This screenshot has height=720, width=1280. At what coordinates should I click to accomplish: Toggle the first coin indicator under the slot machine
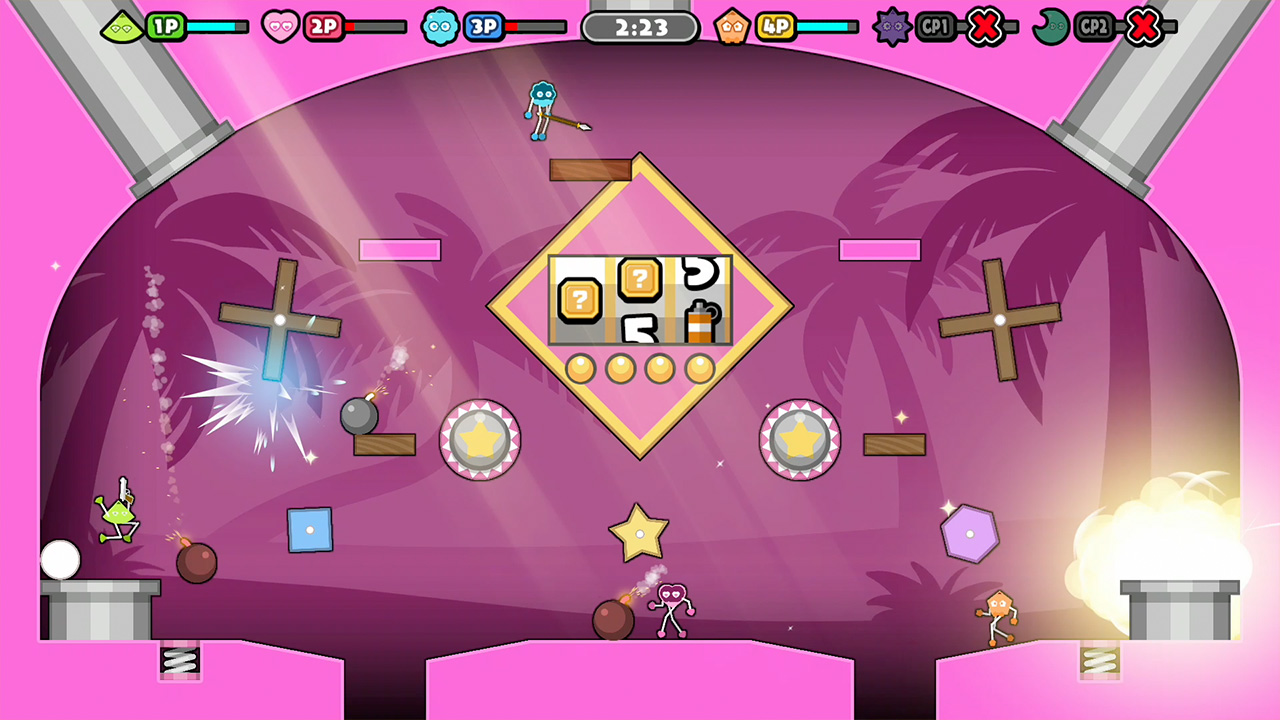(583, 368)
